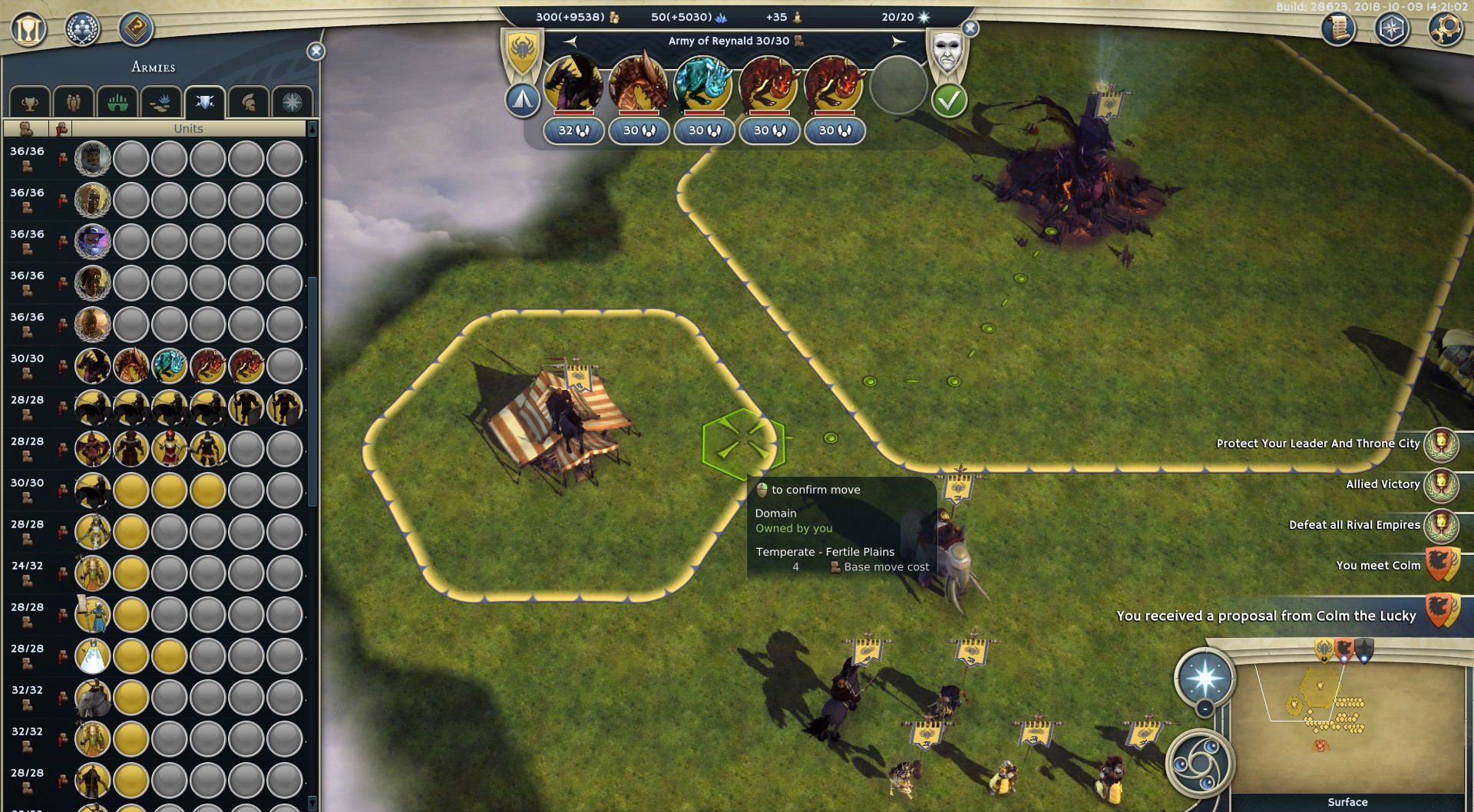
Task: Close the Armies panel
Action: coord(316,51)
